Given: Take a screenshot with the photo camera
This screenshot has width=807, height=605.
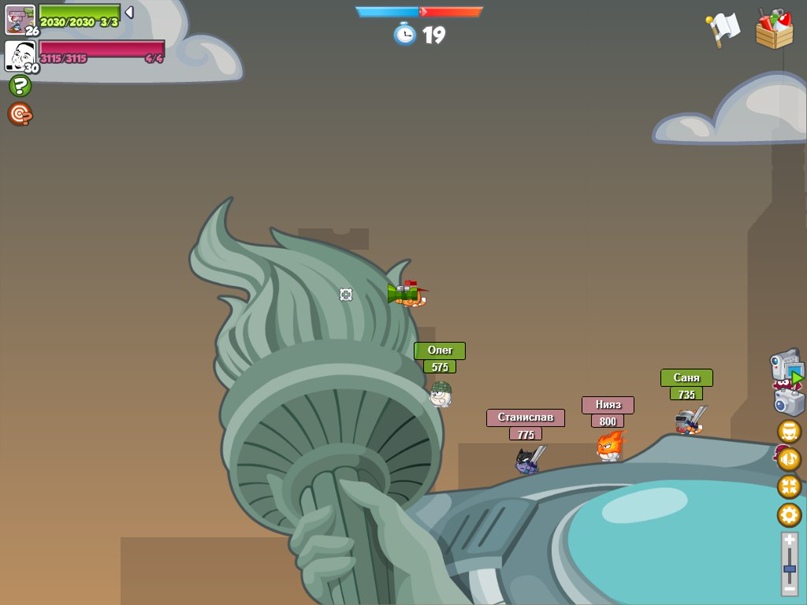Looking at the screenshot, I should tap(789, 402).
